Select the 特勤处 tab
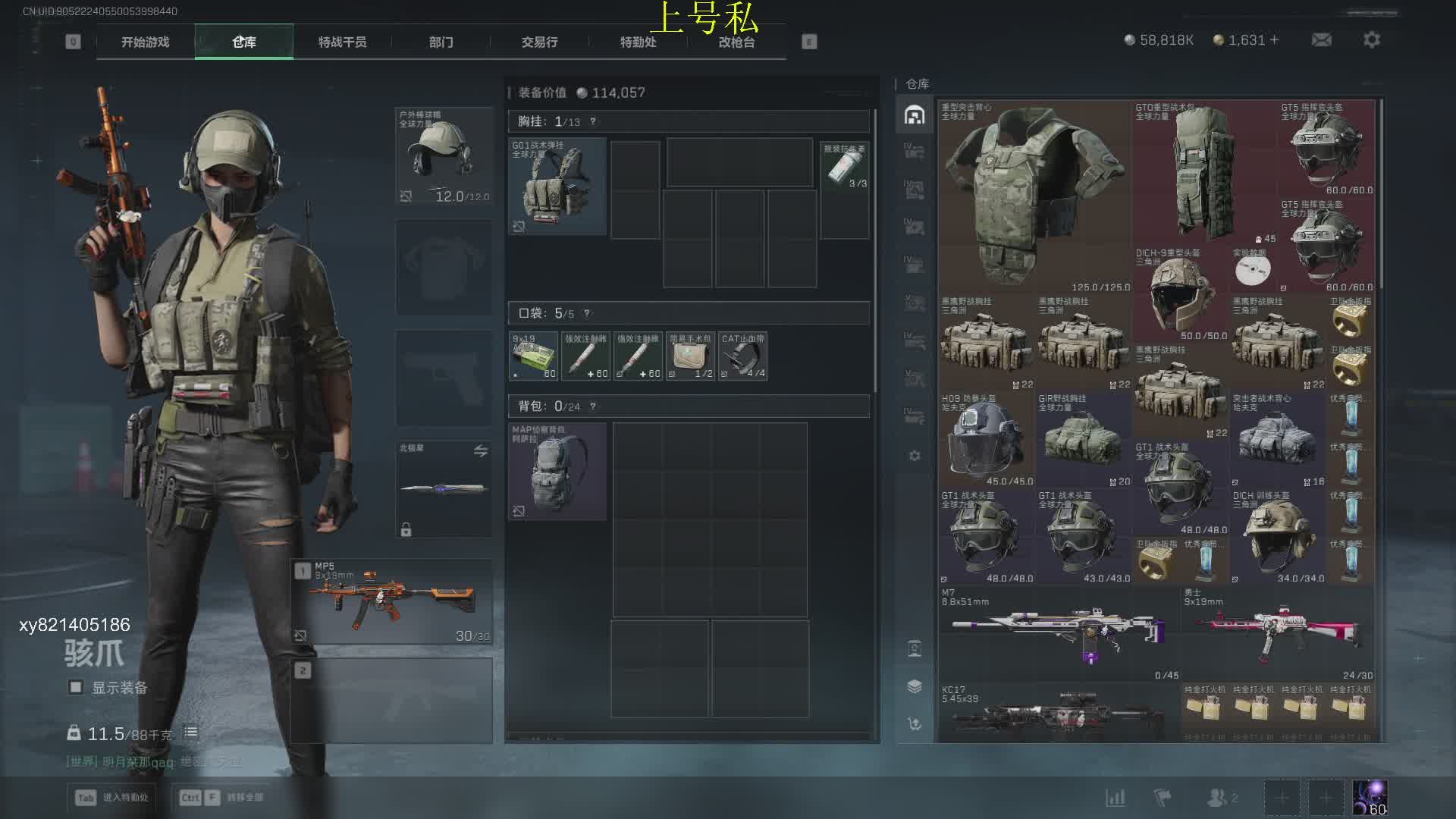This screenshot has height=819, width=1456. 638,42
